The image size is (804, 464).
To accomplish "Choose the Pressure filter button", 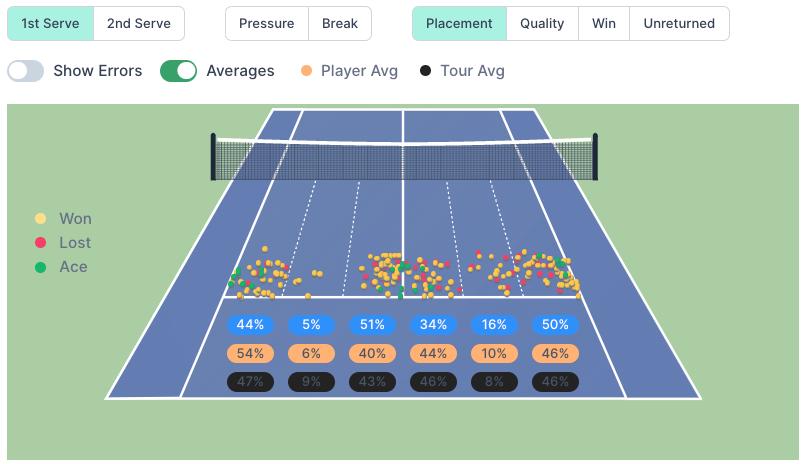I will click(x=267, y=23).
